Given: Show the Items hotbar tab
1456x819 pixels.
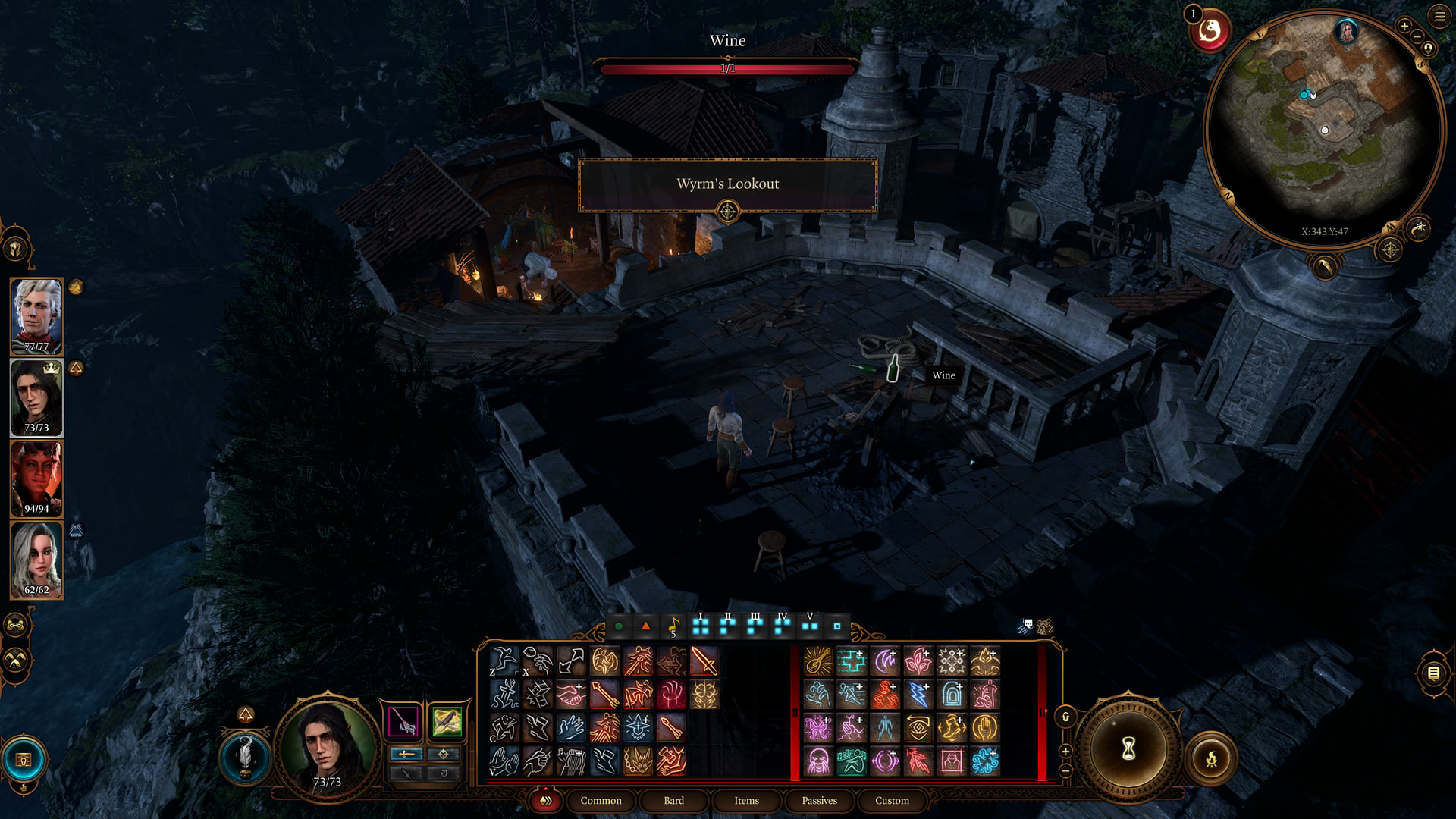Looking at the screenshot, I should coord(746,800).
